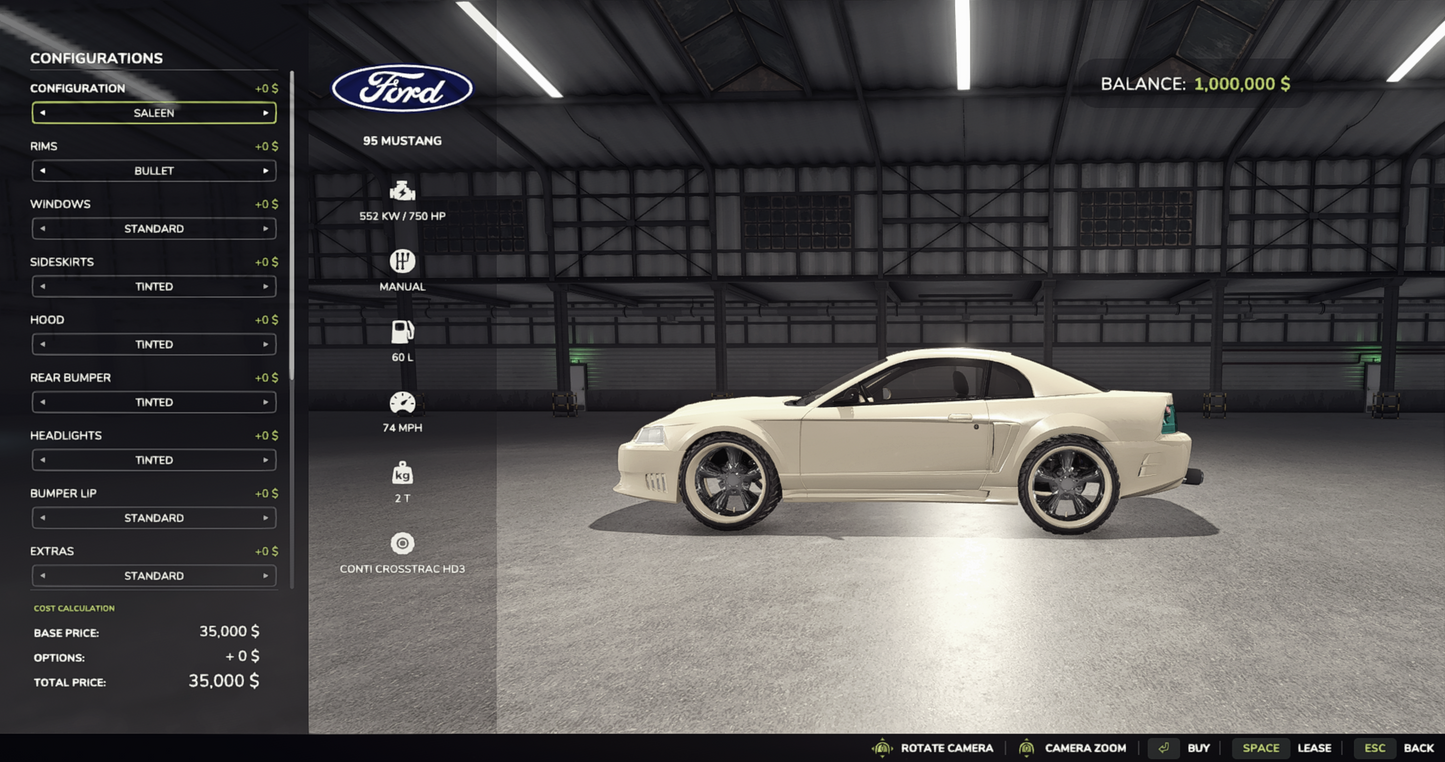Click the 95 MUSTANG vehicle name
The image size is (1445, 762).
point(402,138)
